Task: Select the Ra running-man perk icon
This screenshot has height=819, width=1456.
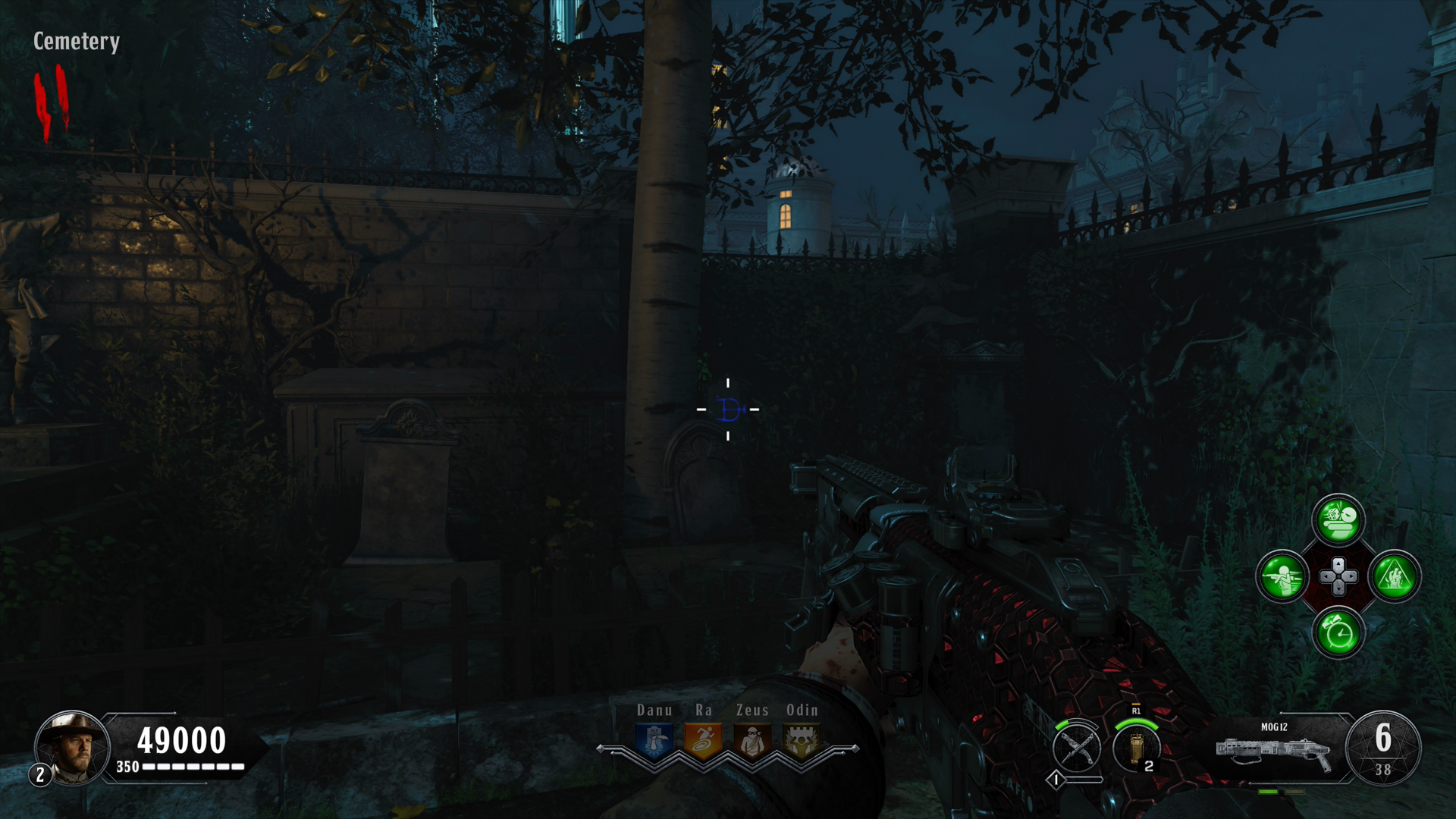Action: point(704,741)
